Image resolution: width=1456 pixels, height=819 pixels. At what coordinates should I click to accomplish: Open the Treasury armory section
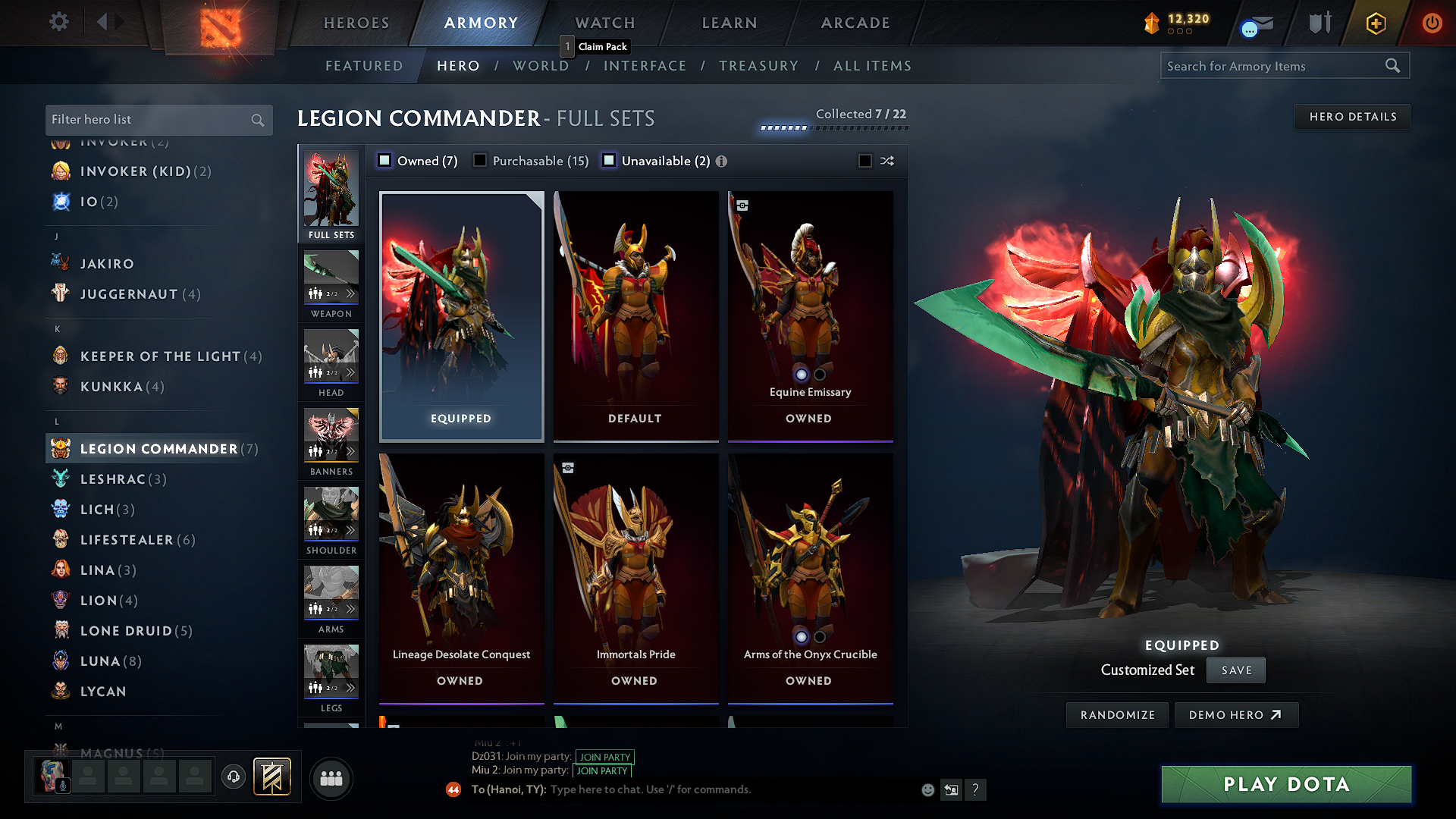[x=758, y=66]
